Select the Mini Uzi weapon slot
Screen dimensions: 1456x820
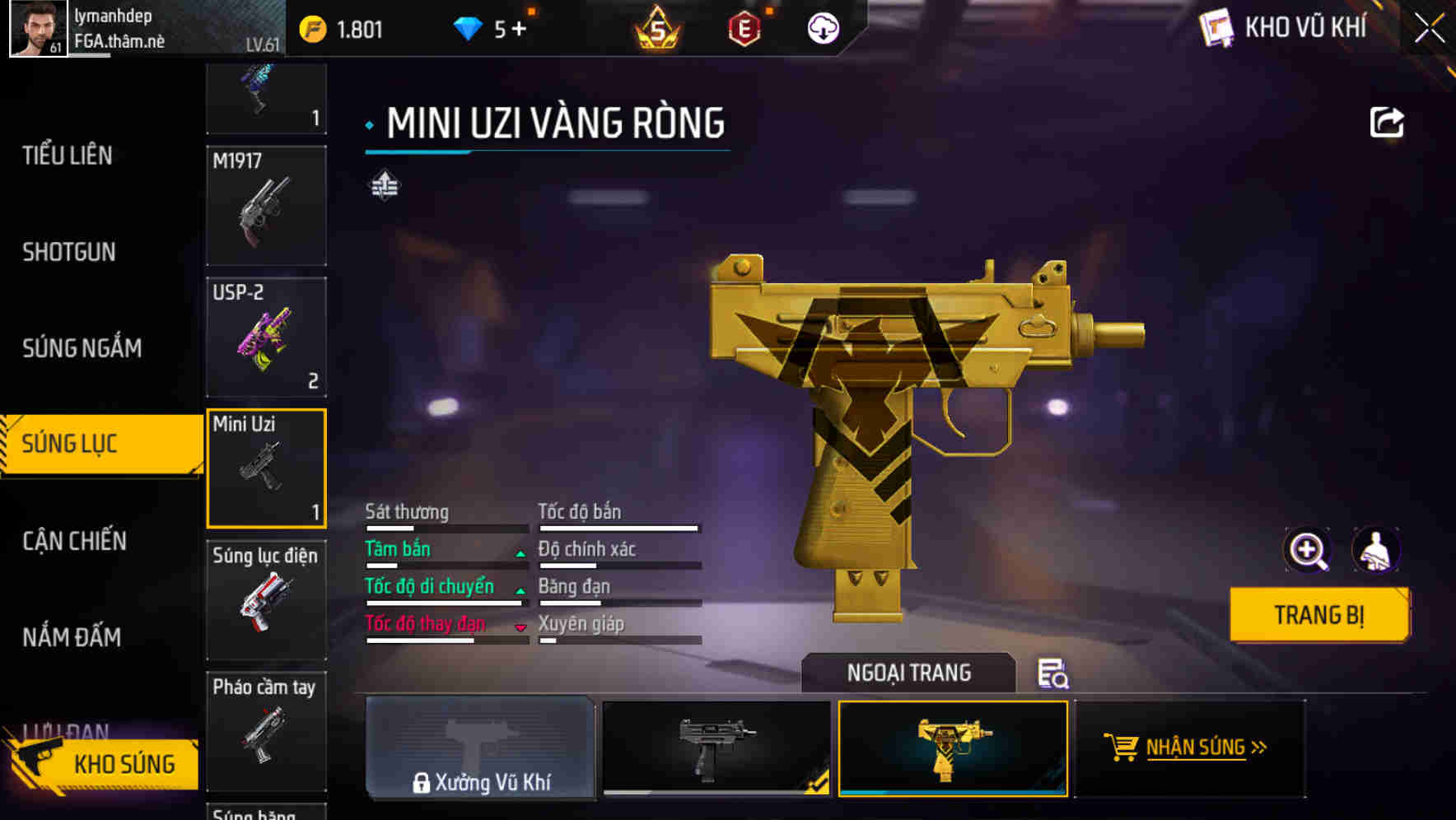(266, 468)
